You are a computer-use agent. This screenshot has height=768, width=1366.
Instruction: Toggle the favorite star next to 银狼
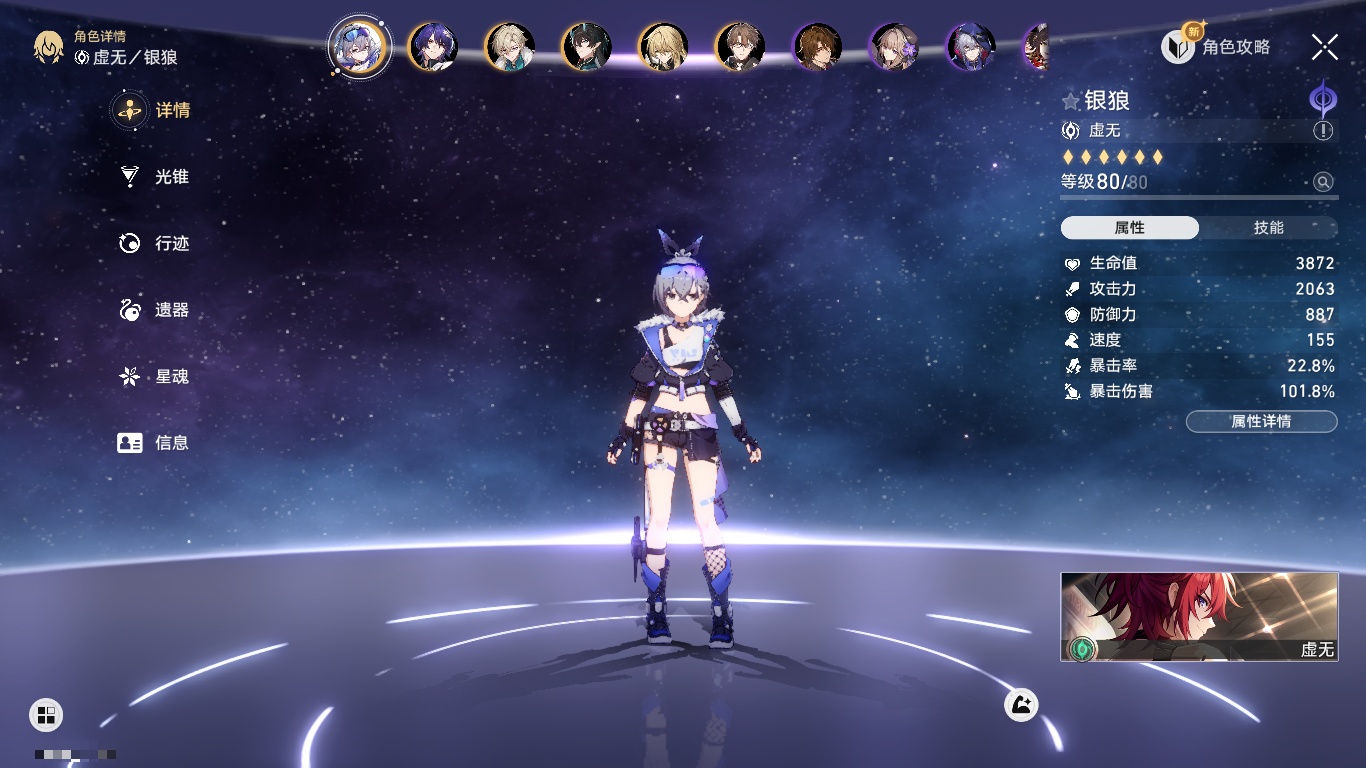coord(1071,101)
